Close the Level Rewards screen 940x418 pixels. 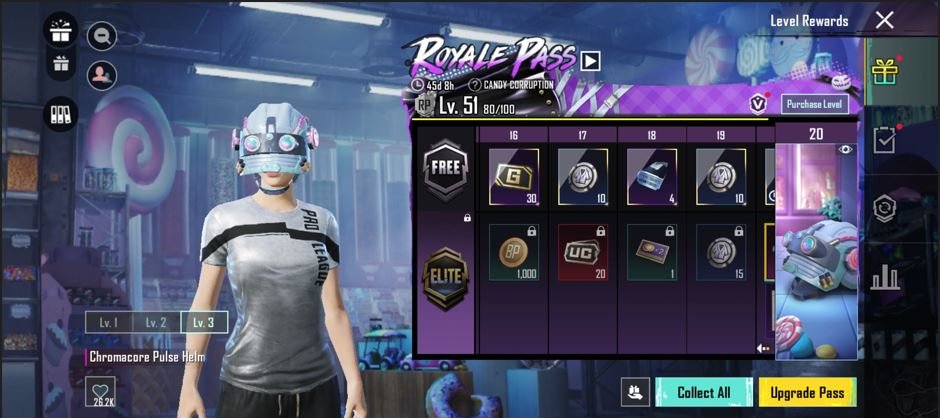point(884,20)
